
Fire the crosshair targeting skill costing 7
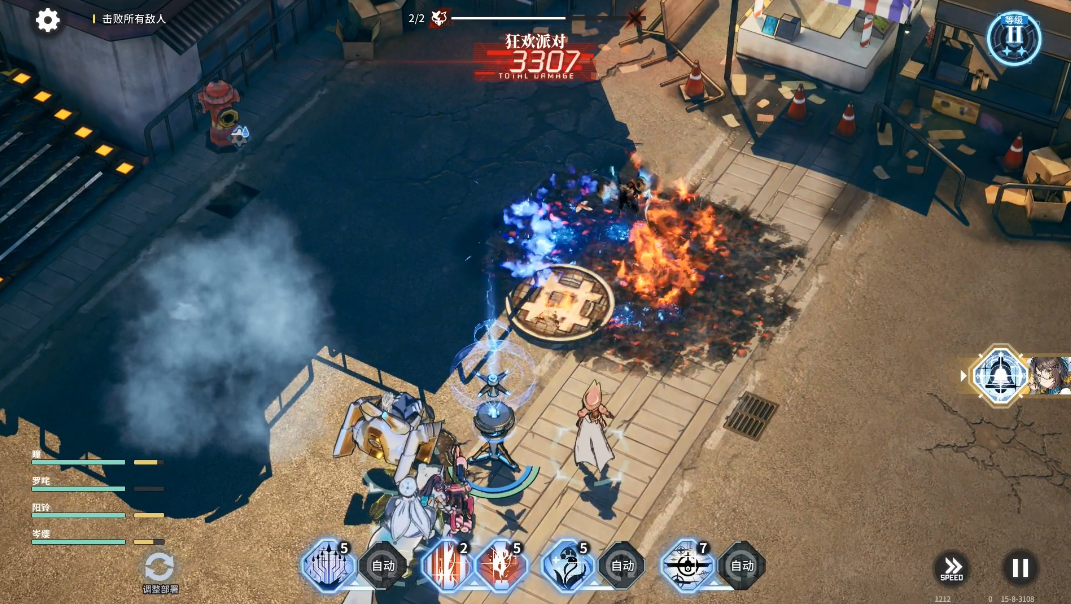[x=687, y=566]
